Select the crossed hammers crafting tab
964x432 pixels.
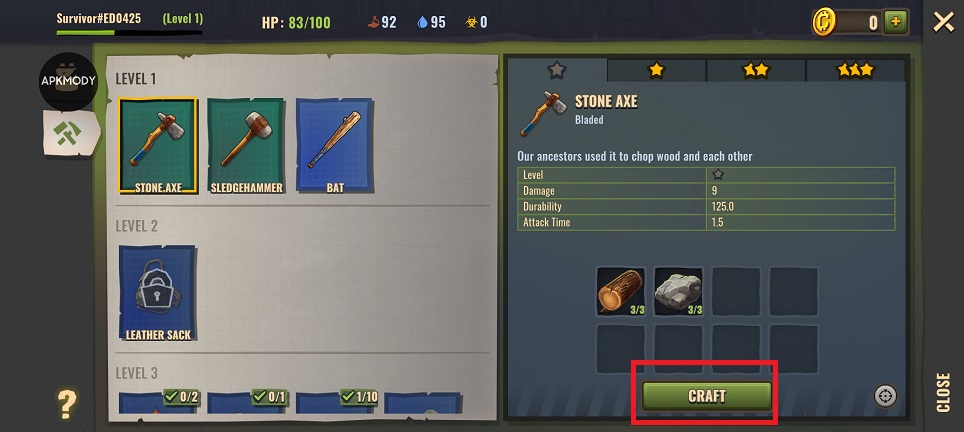point(68,134)
